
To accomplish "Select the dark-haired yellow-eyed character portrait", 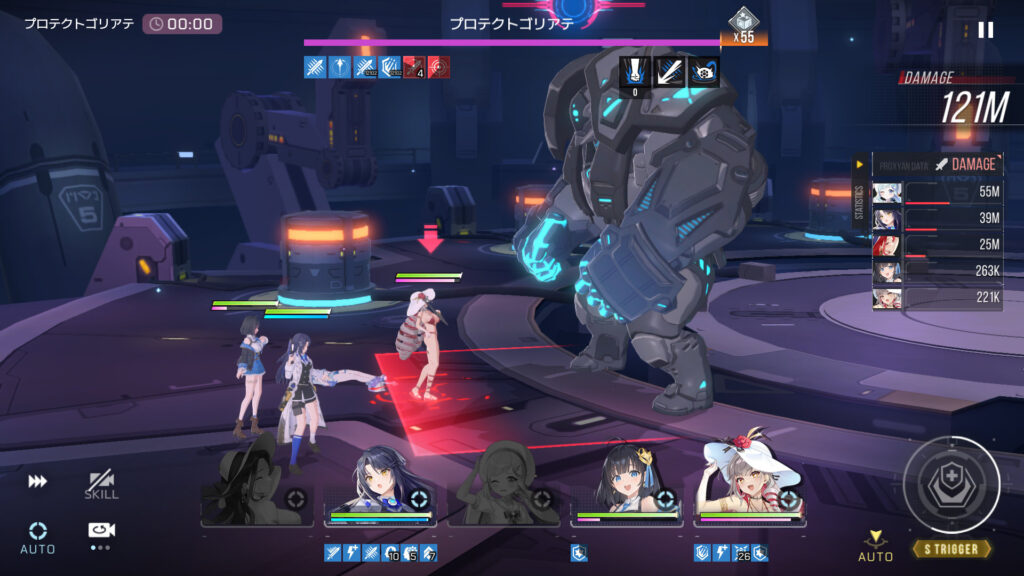I will 378,482.
